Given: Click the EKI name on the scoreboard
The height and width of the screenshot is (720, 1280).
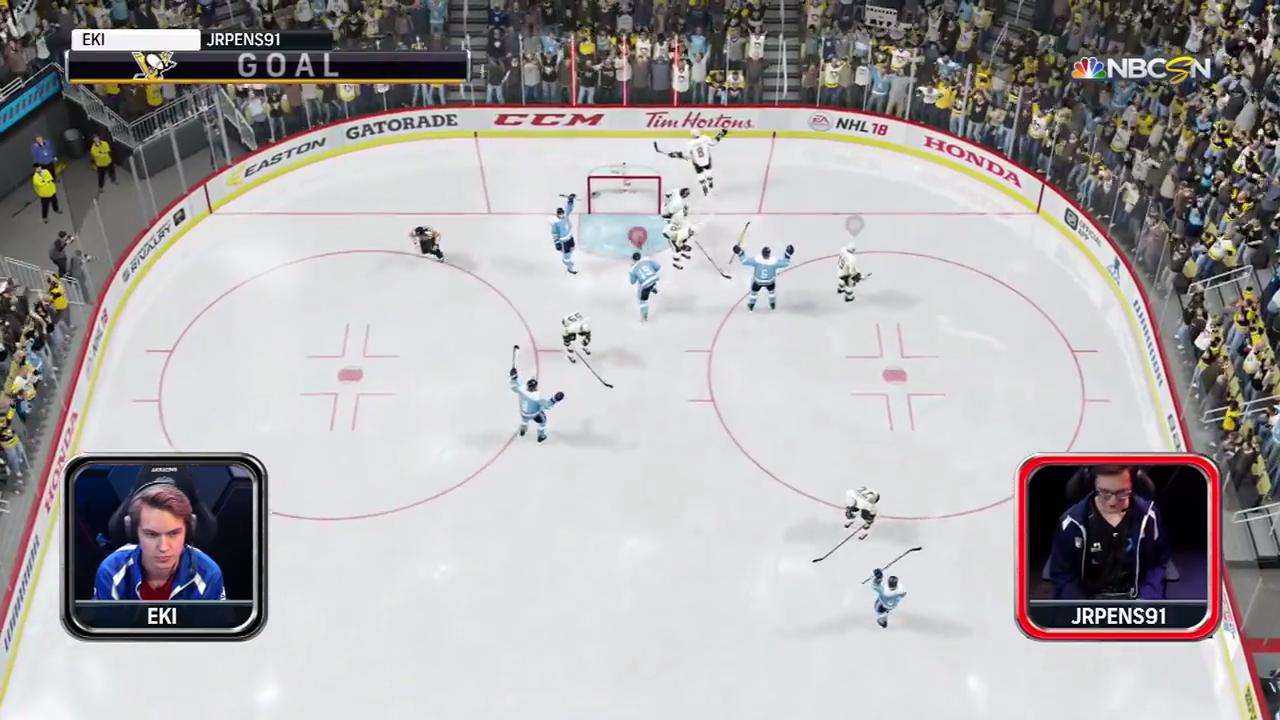Looking at the screenshot, I should tap(94, 40).
